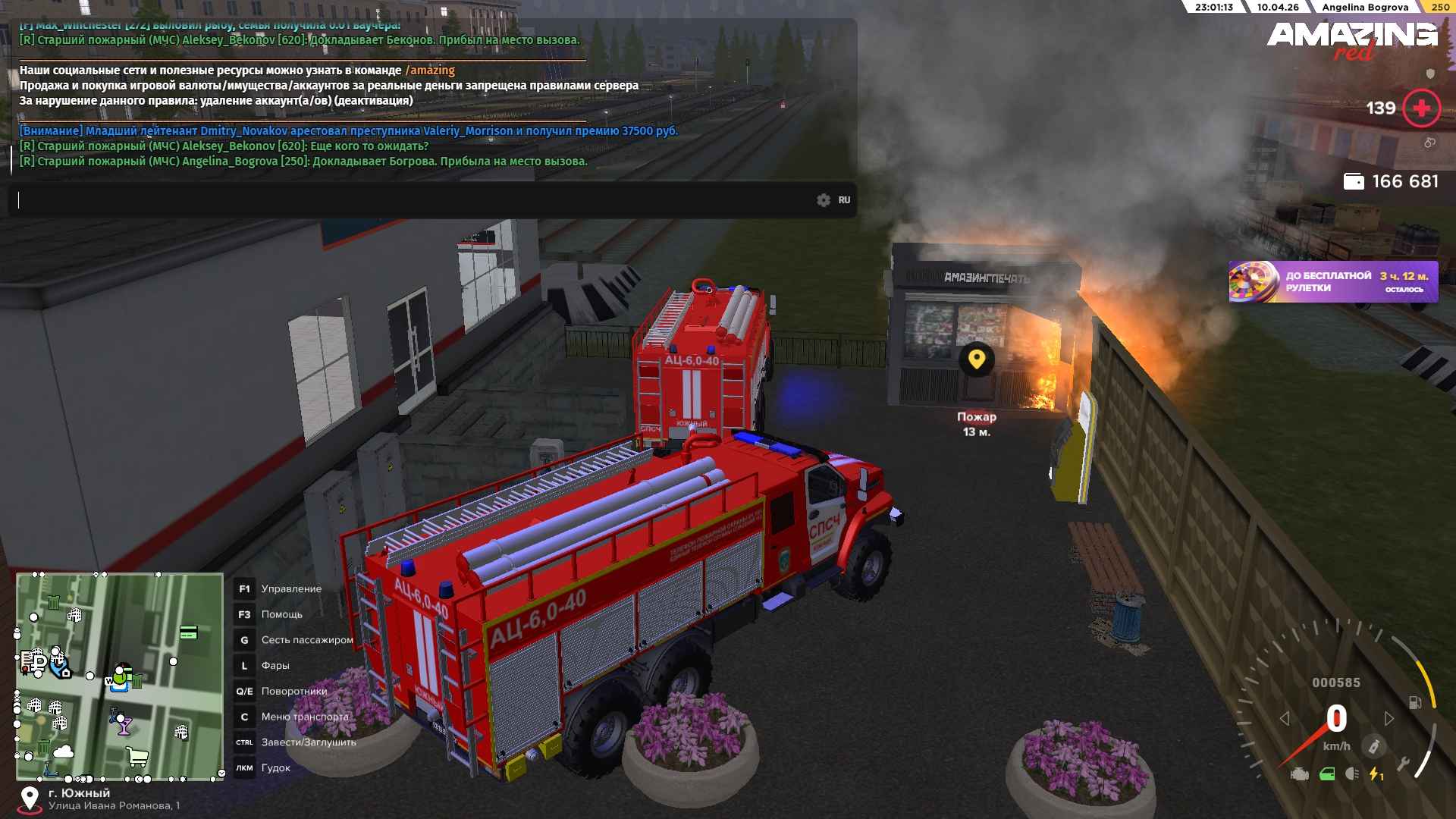The width and height of the screenshot is (1456, 819).
Task: Click the headlights indicator icon on speedometer
Action: tap(1351, 774)
